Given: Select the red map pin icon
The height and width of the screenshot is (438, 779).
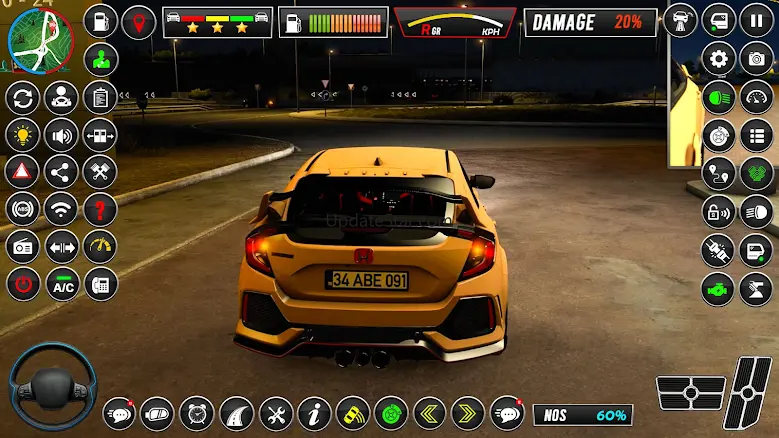Looking at the screenshot, I should point(138,21).
